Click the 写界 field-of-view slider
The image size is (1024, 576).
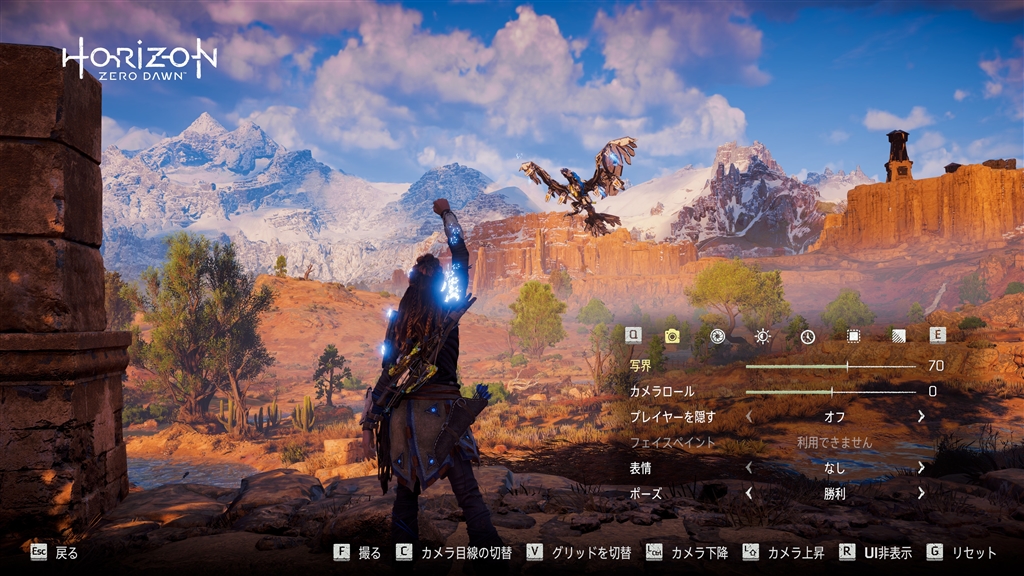coord(830,366)
